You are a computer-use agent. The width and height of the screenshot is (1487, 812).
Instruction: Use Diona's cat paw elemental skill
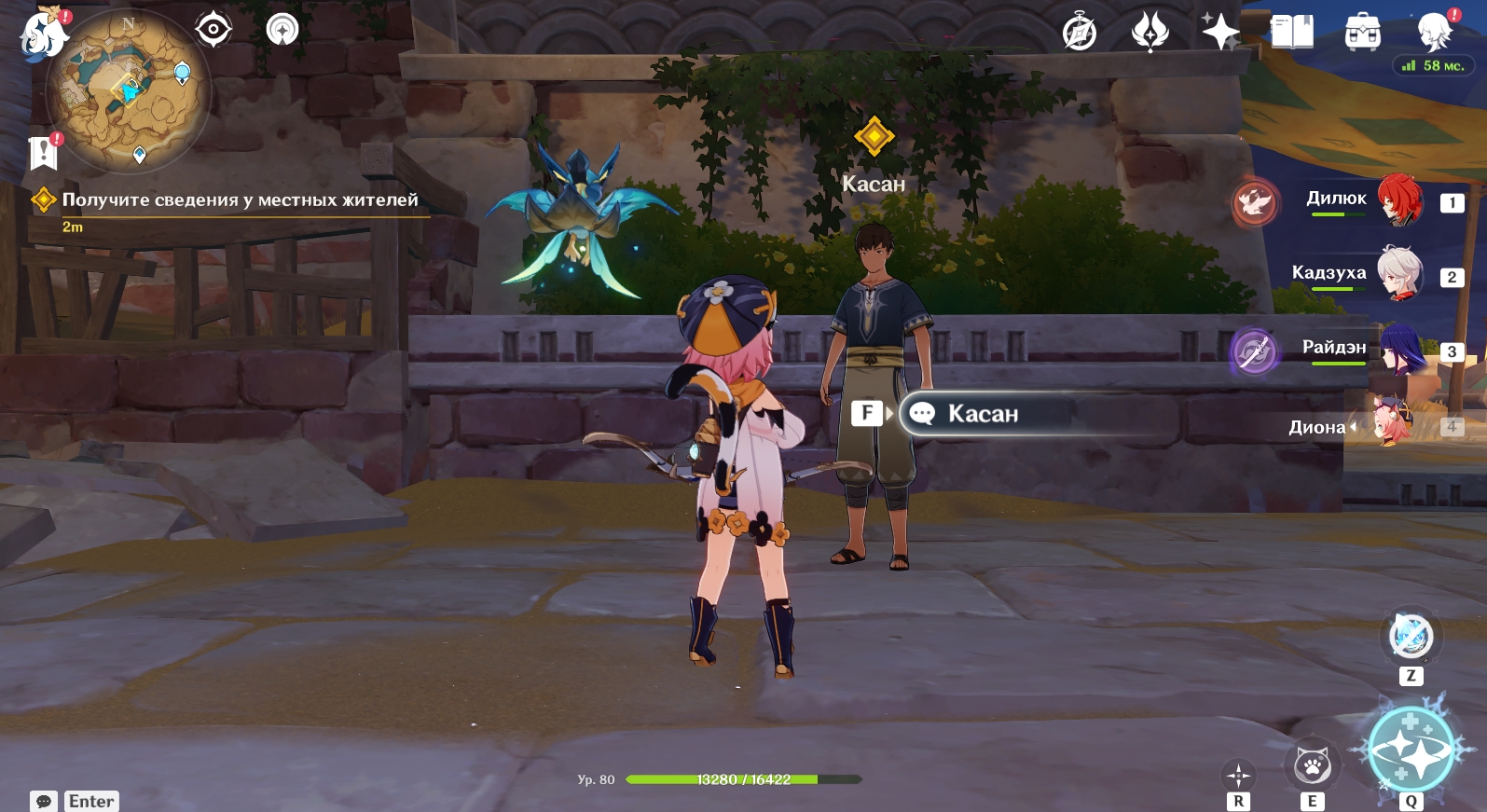pos(1312,766)
